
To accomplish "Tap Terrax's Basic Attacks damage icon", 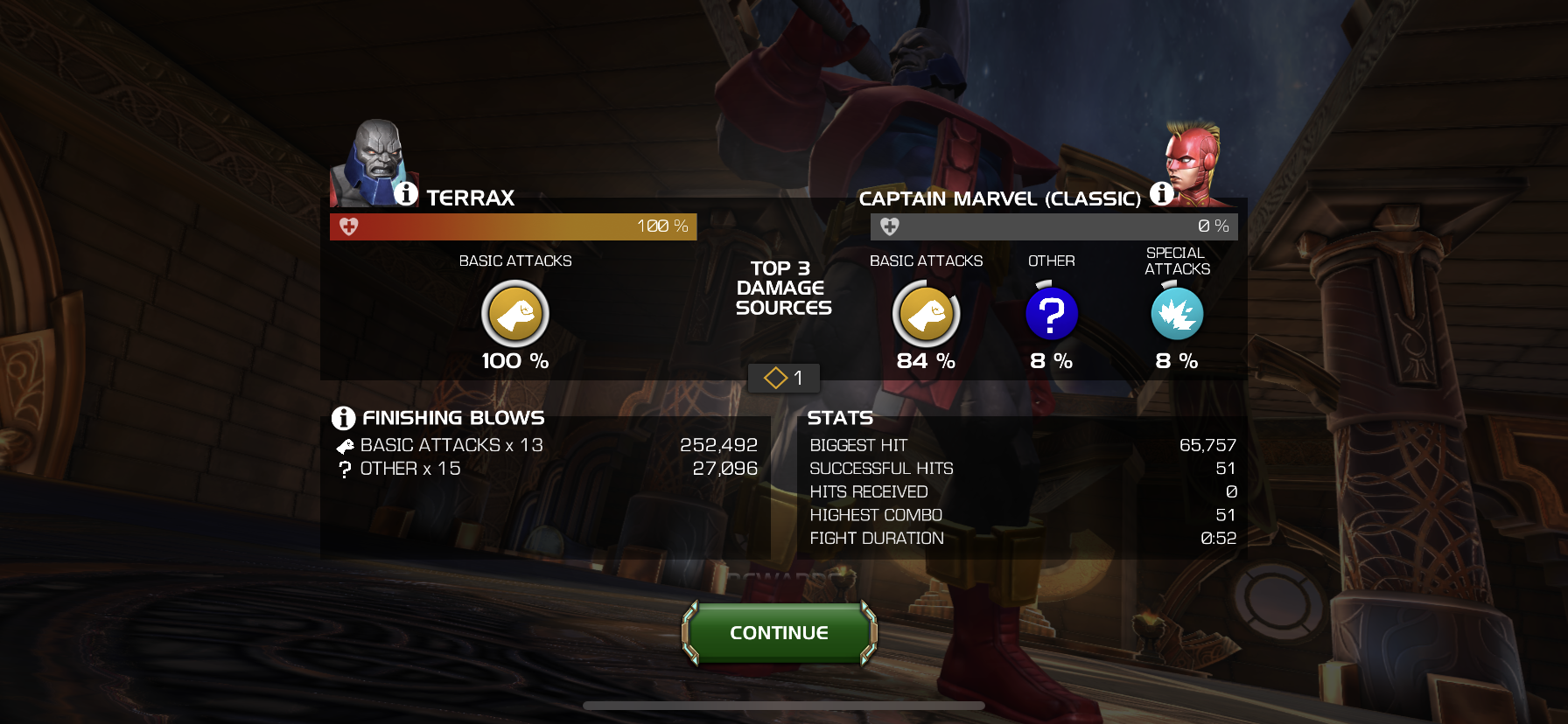I will pyautogui.click(x=515, y=314).
